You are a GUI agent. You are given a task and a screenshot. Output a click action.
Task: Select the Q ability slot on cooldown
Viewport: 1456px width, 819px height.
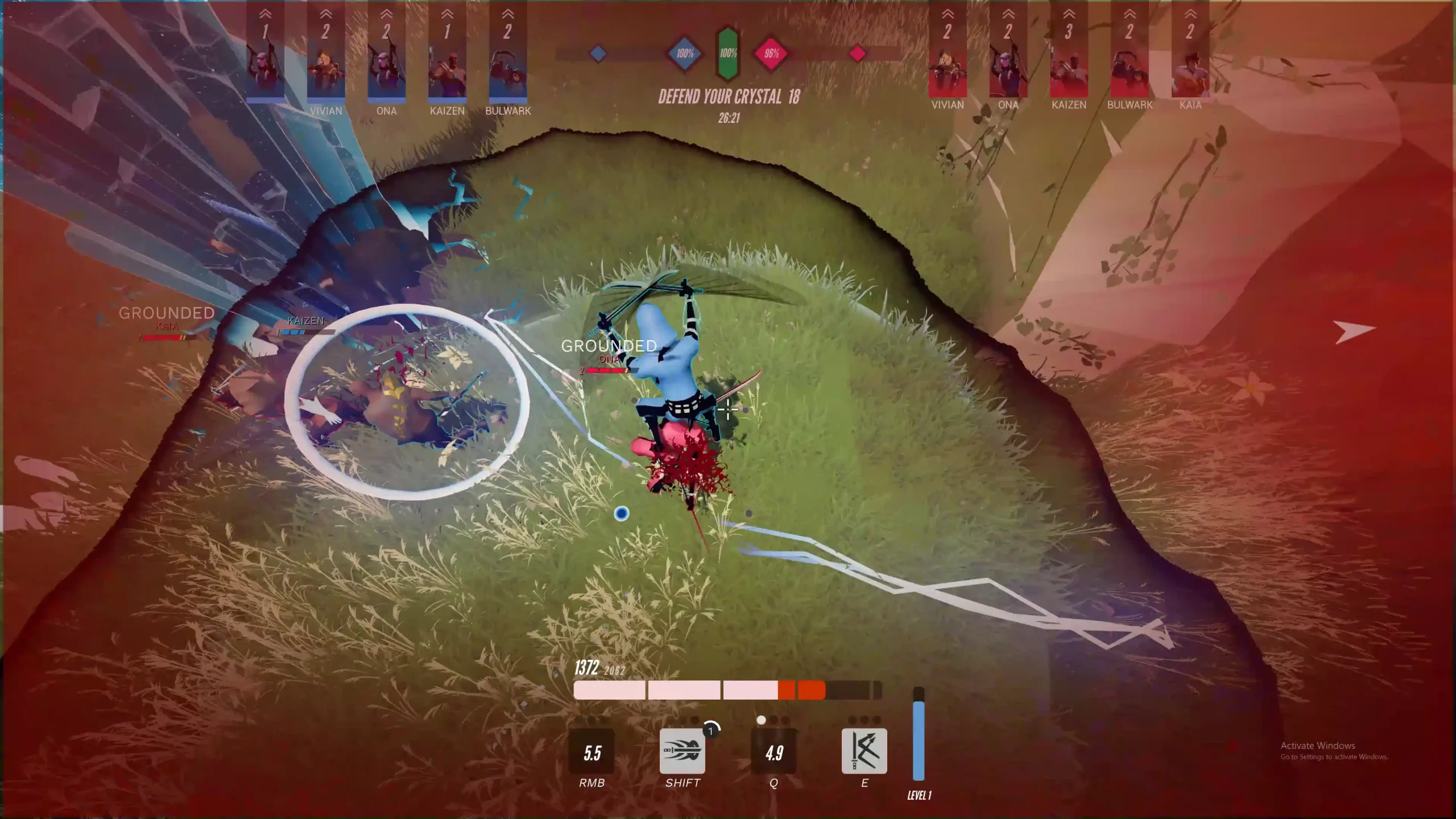(773, 751)
